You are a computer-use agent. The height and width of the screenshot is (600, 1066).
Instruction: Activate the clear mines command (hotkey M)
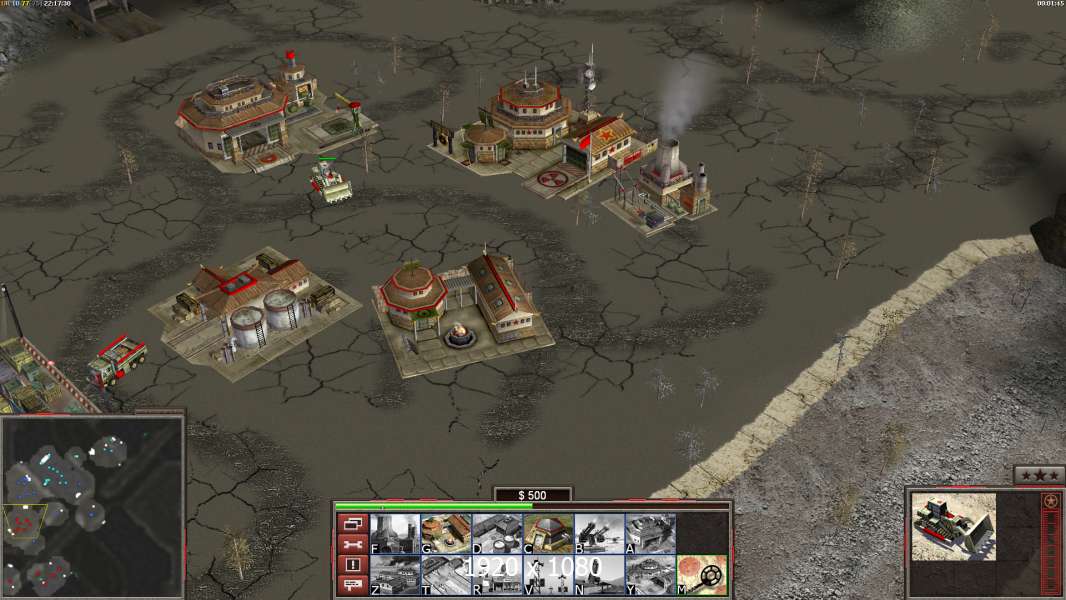tap(701, 574)
